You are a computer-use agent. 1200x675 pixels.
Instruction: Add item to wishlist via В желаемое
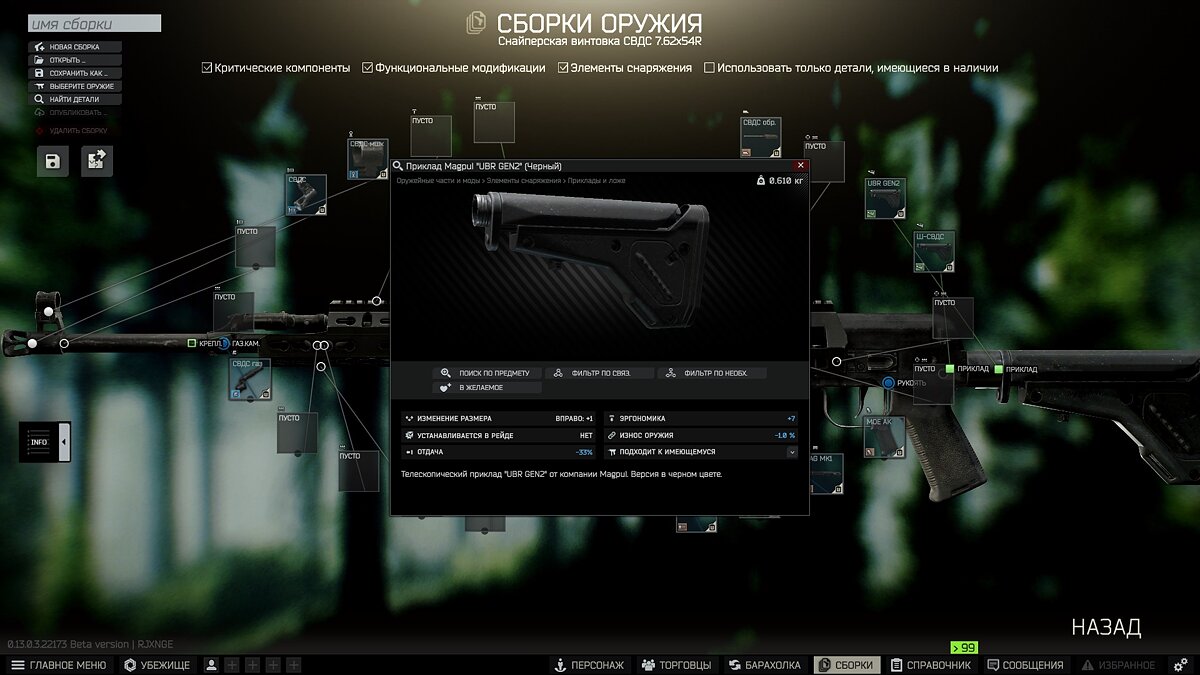pyautogui.click(x=487, y=387)
